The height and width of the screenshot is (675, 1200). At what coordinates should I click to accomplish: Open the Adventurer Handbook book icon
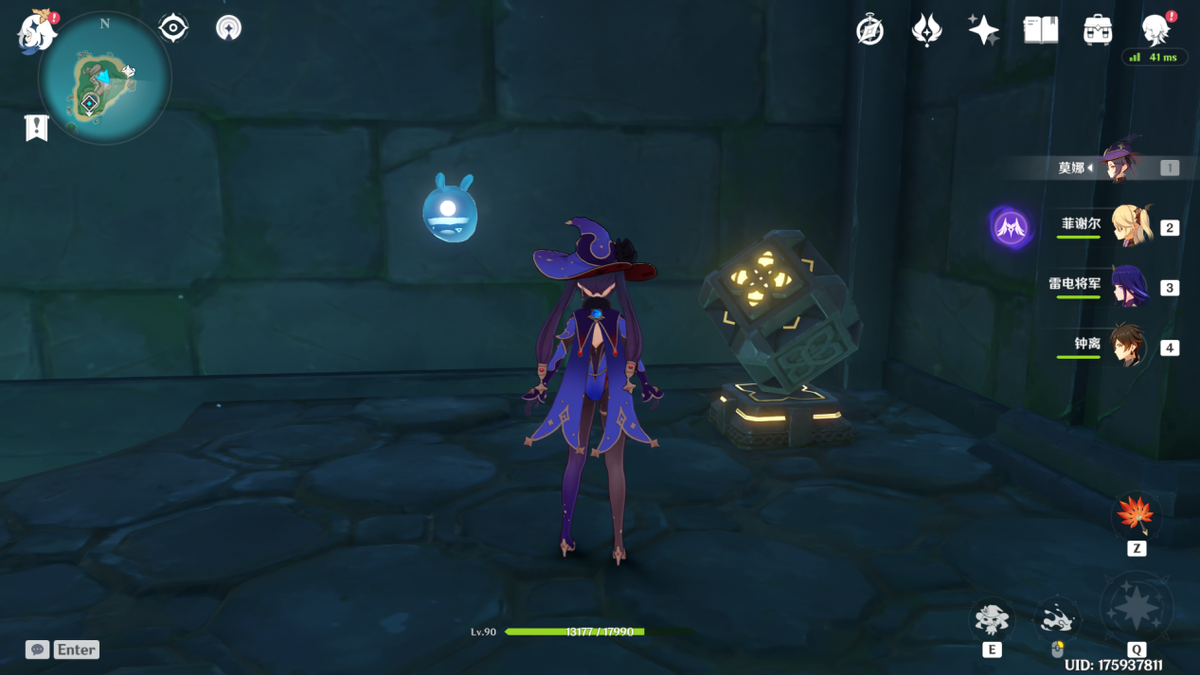[x=1041, y=30]
